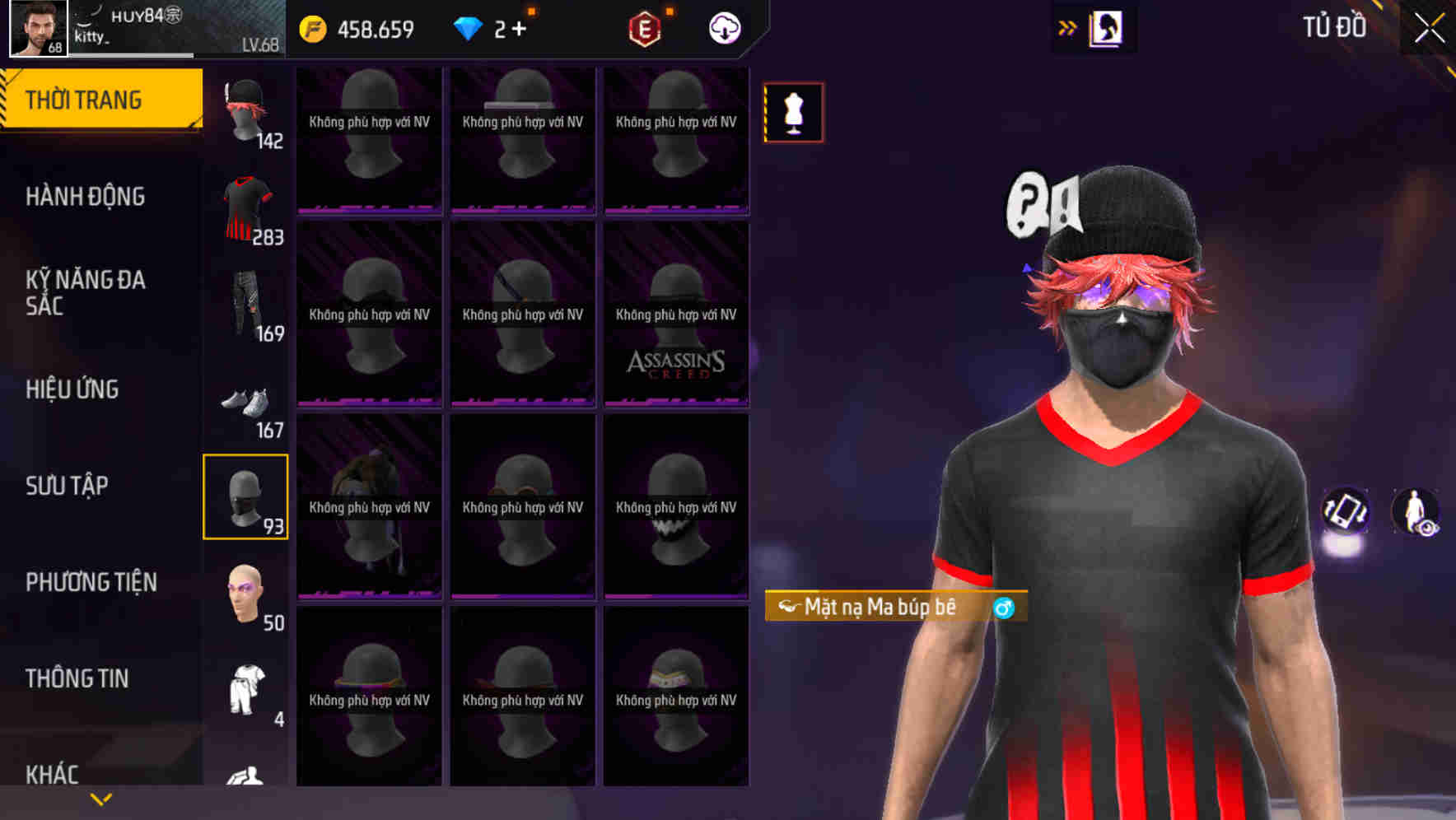
Task: Open the shirt category showing 283 items
Action: 245,206
